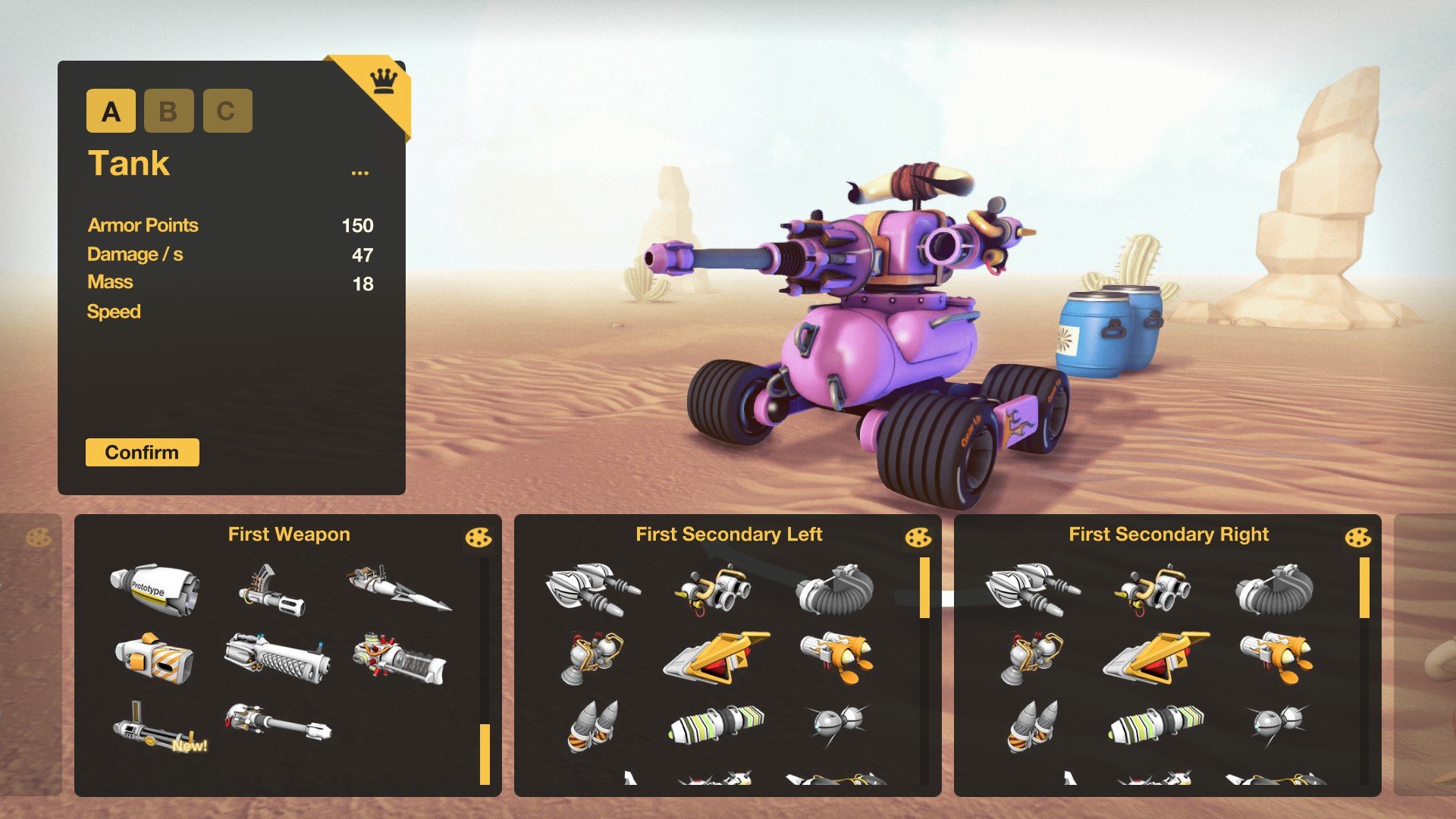Switch to loadout tab B
The width and height of the screenshot is (1456, 819).
point(168,111)
